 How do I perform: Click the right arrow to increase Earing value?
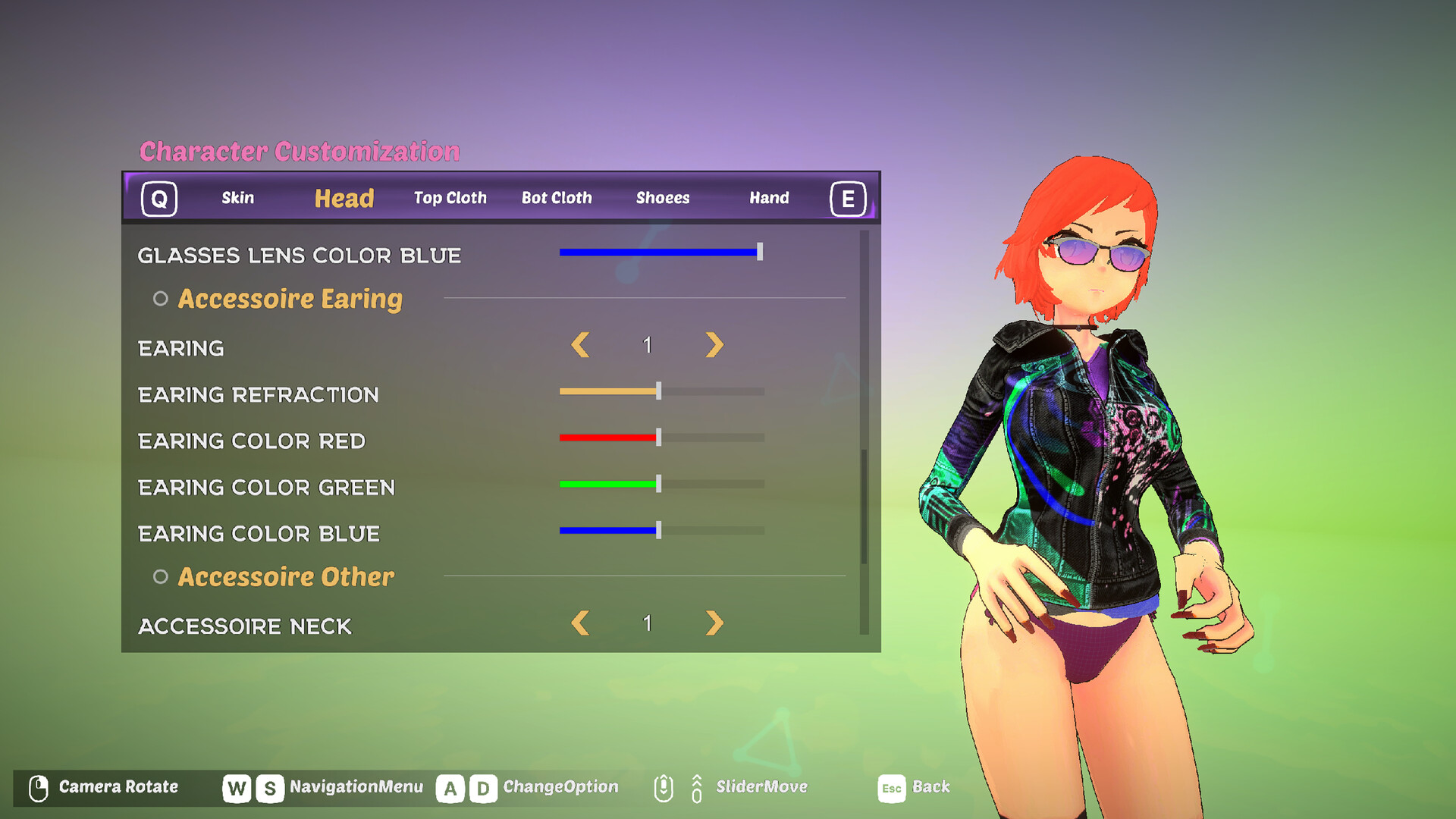coord(711,345)
